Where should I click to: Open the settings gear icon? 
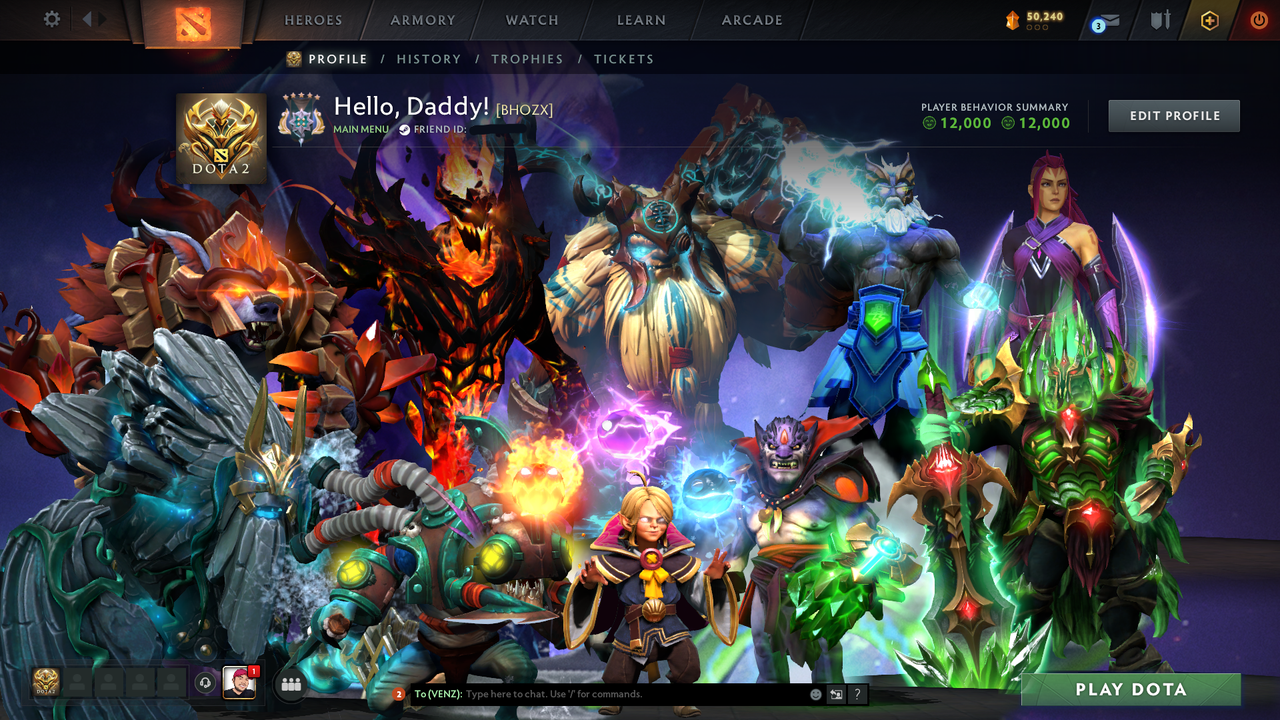click(51, 19)
